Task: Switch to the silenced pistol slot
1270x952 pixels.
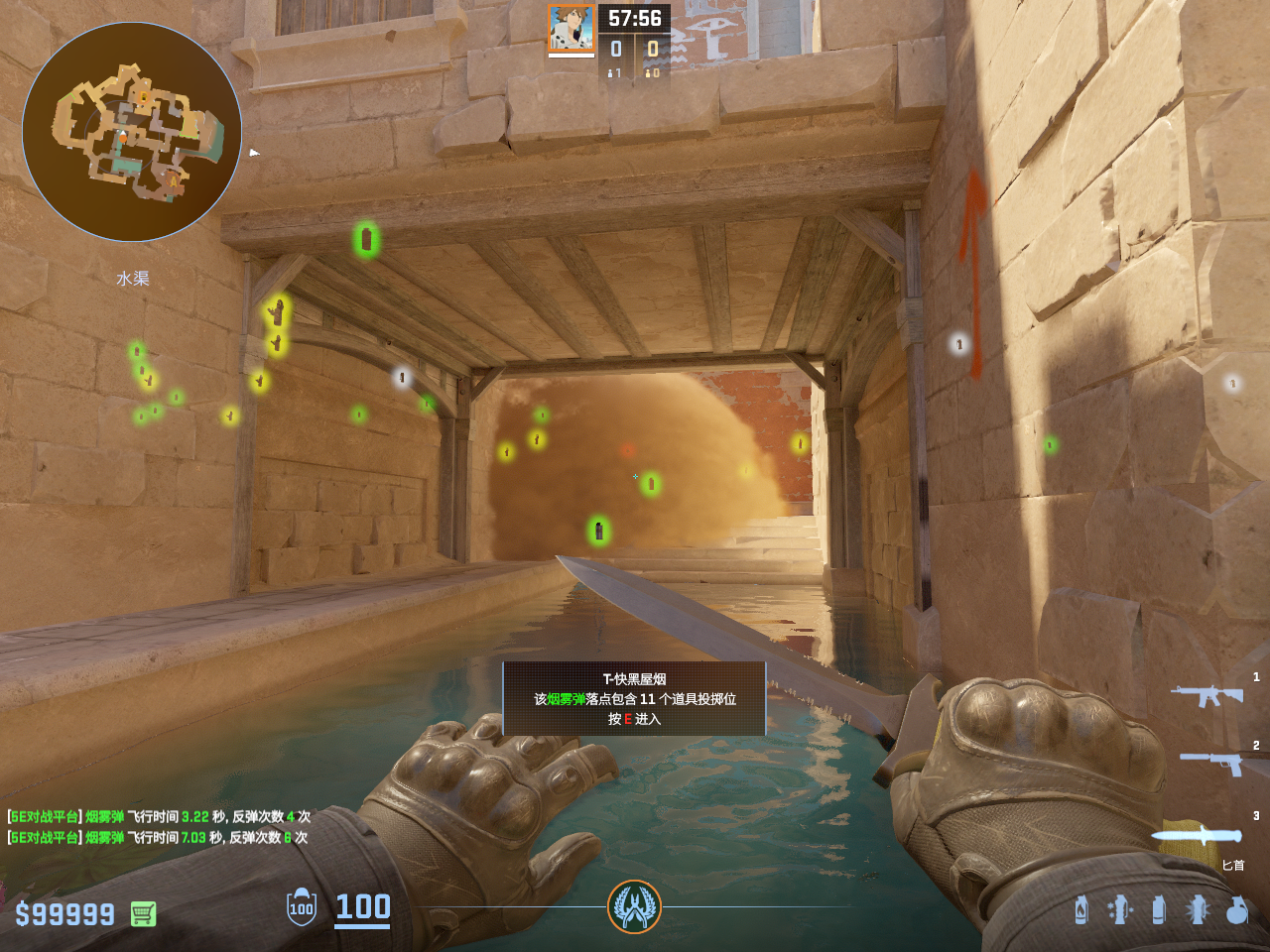Action: click(x=1212, y=762)
